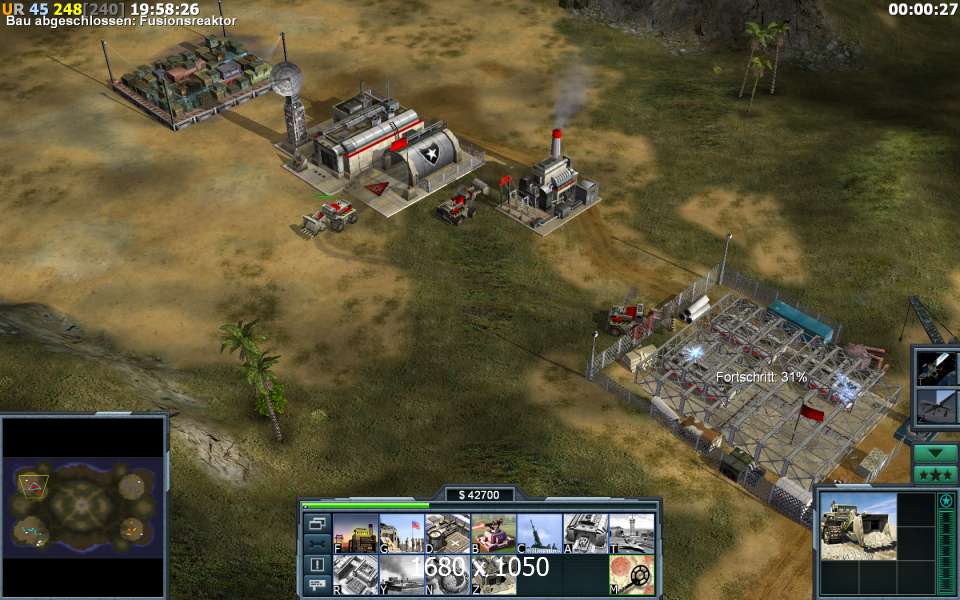
Task: Choose the build icon with hotkey Z
Action: click(x=493, y=575)
